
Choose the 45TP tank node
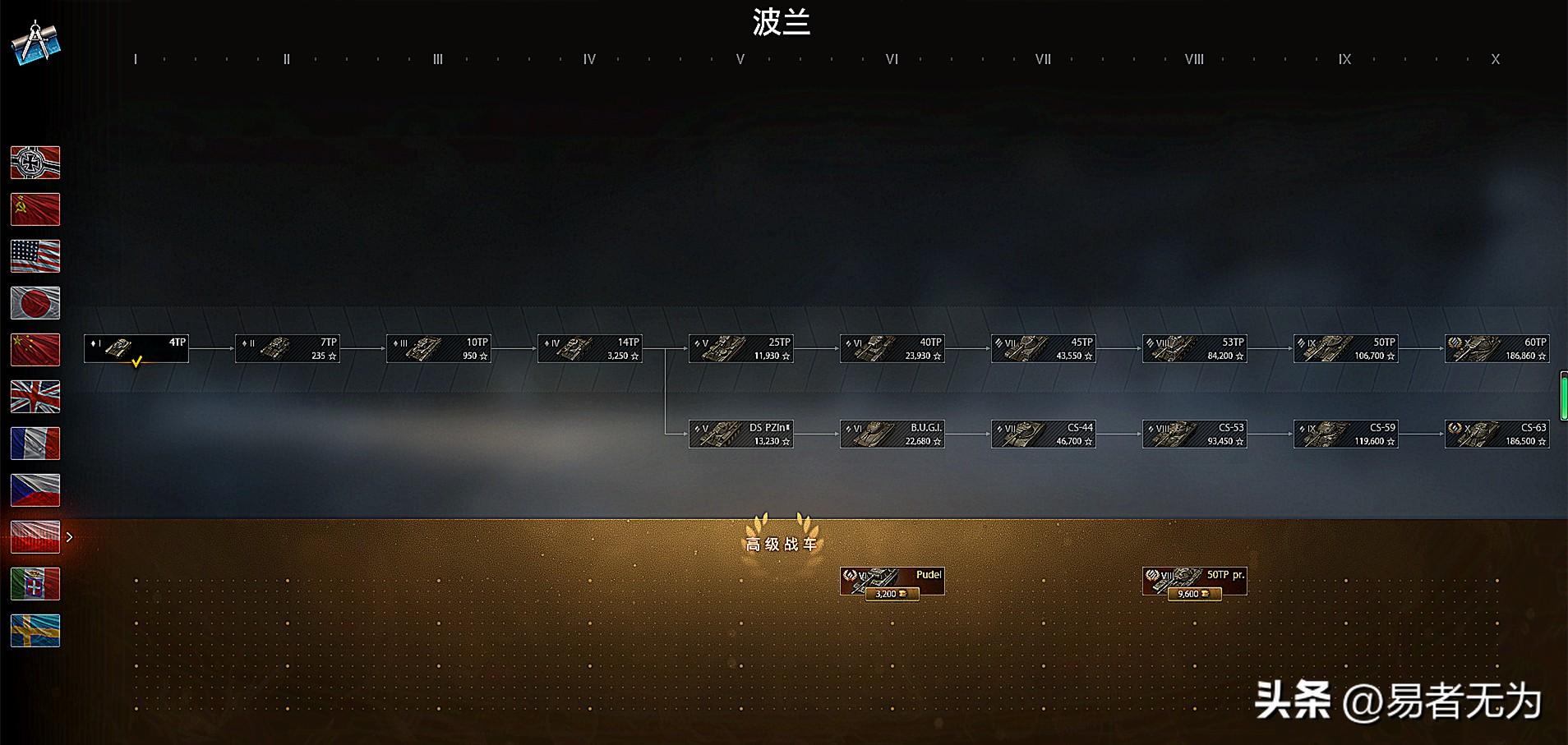click(x=1044, y=348)
